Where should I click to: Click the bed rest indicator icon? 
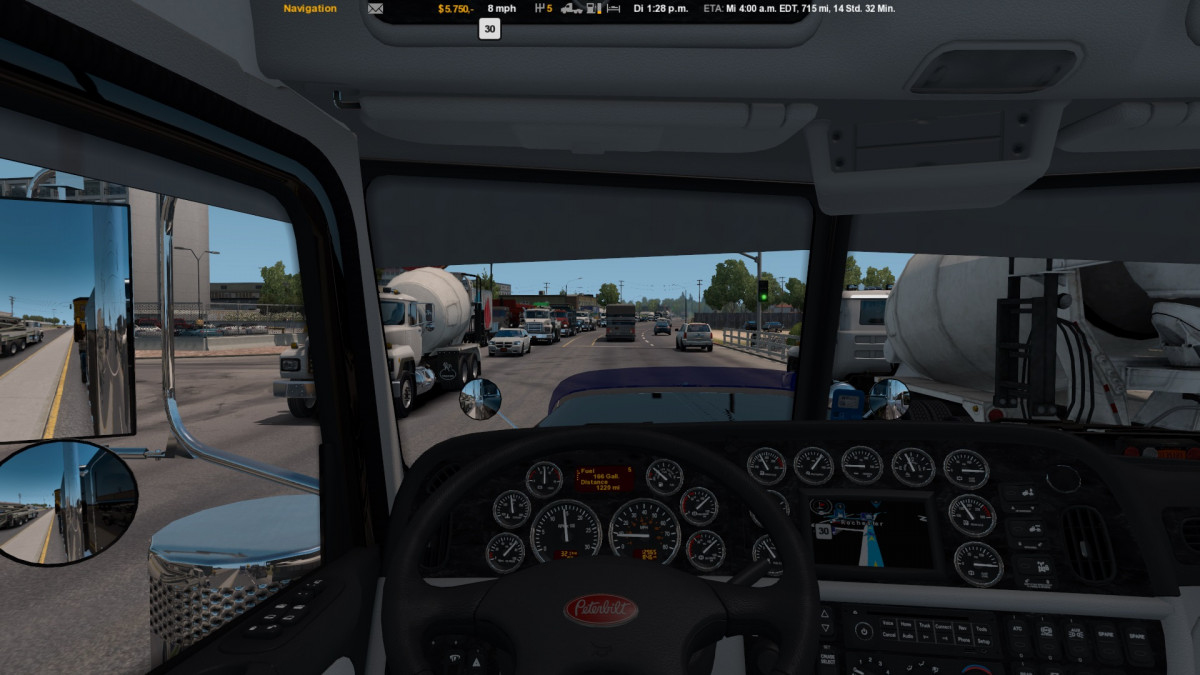(x=612, y=9)
